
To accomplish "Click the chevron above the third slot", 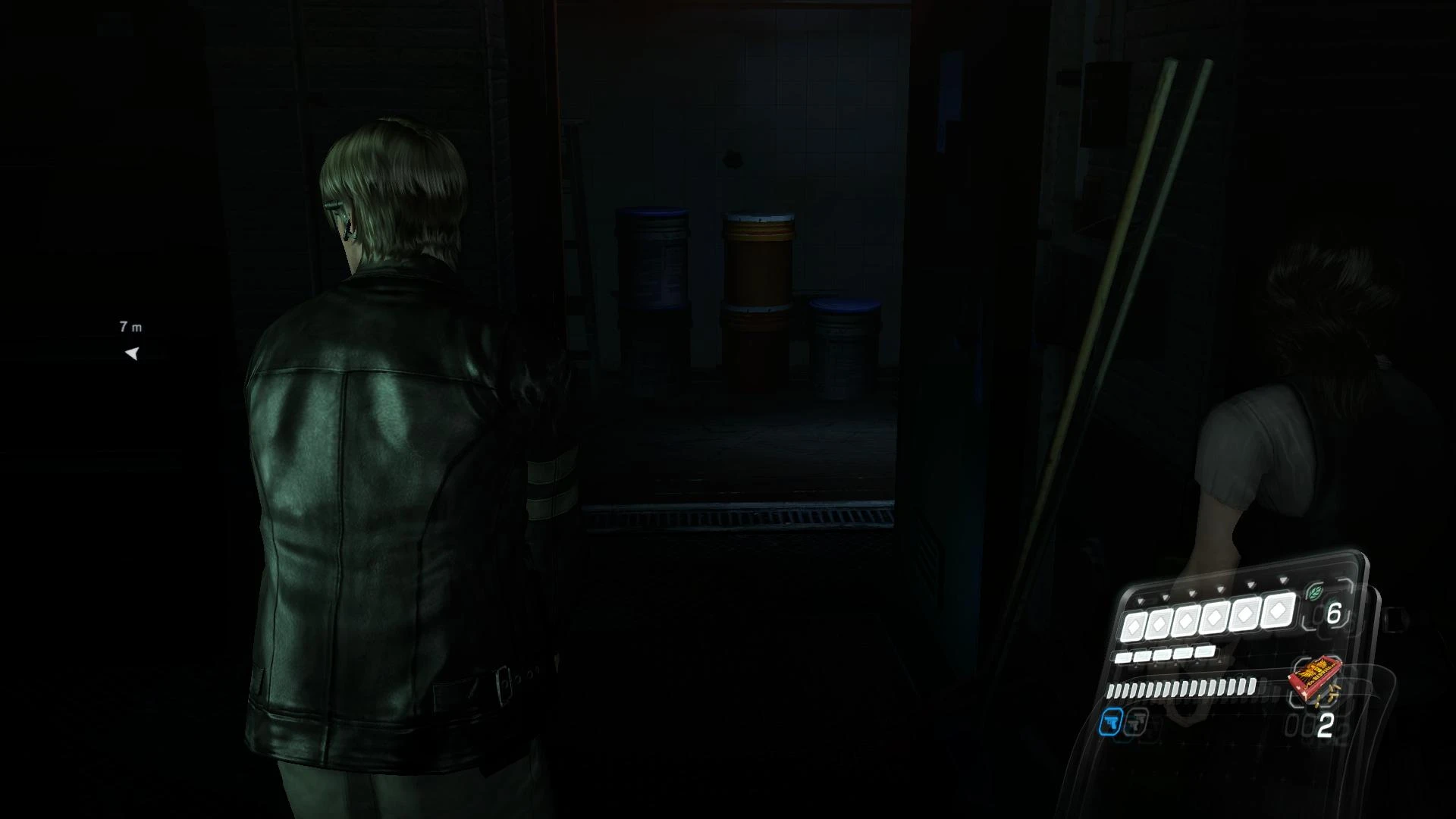I will (x=1192, y=593).
